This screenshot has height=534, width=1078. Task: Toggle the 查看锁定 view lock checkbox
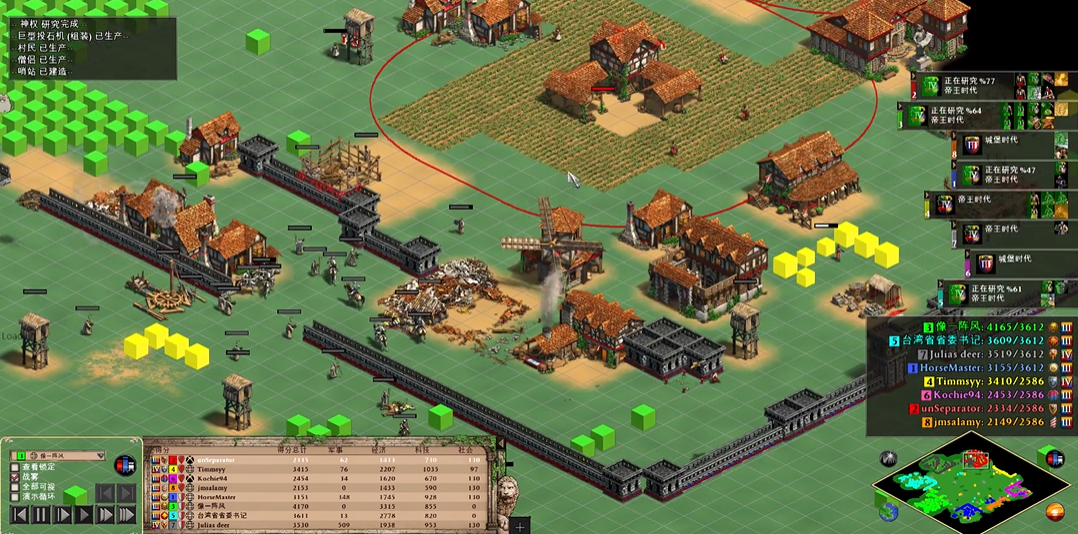point(15,467)
